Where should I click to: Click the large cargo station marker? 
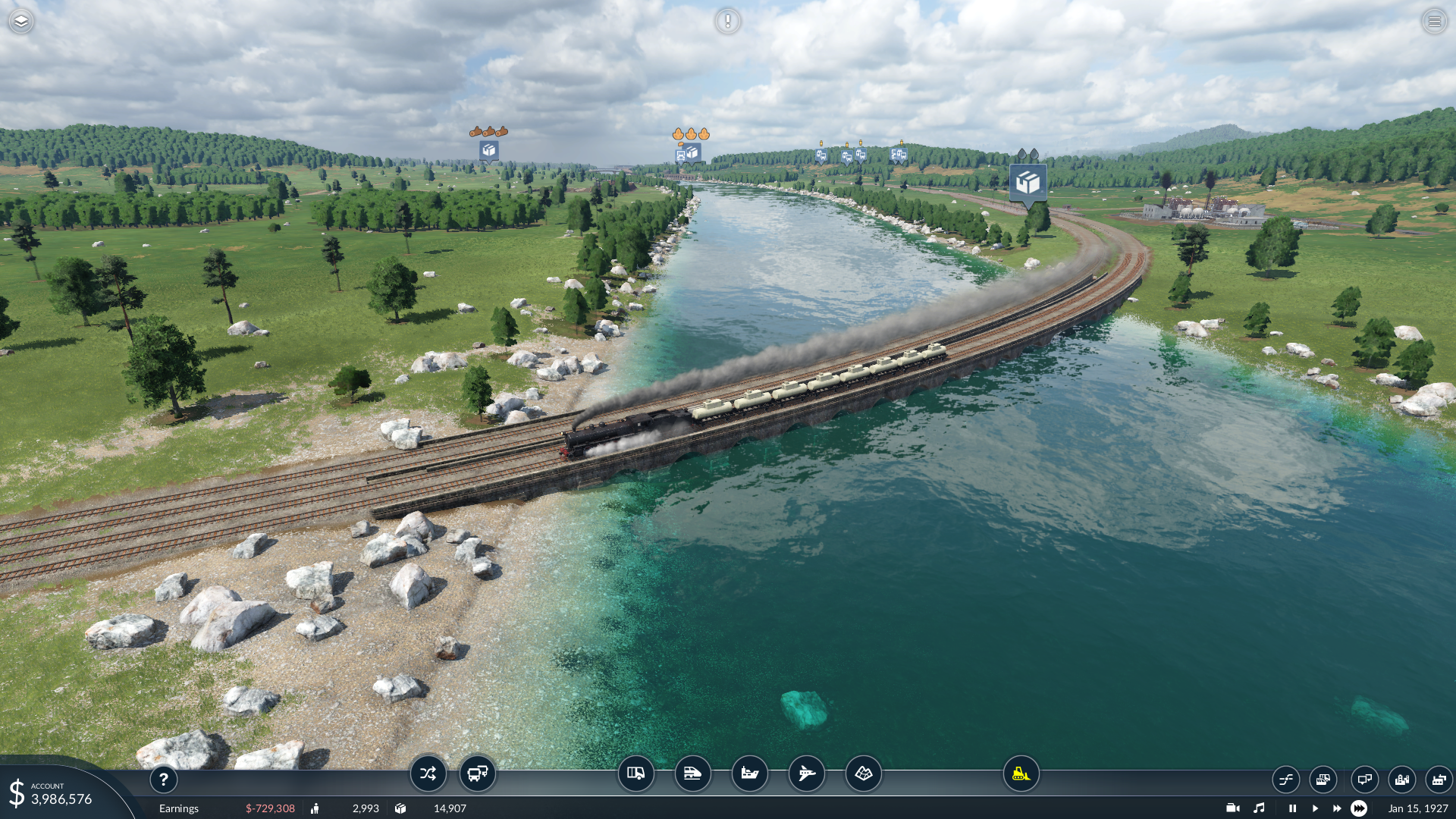click(x=1028, y=183)
